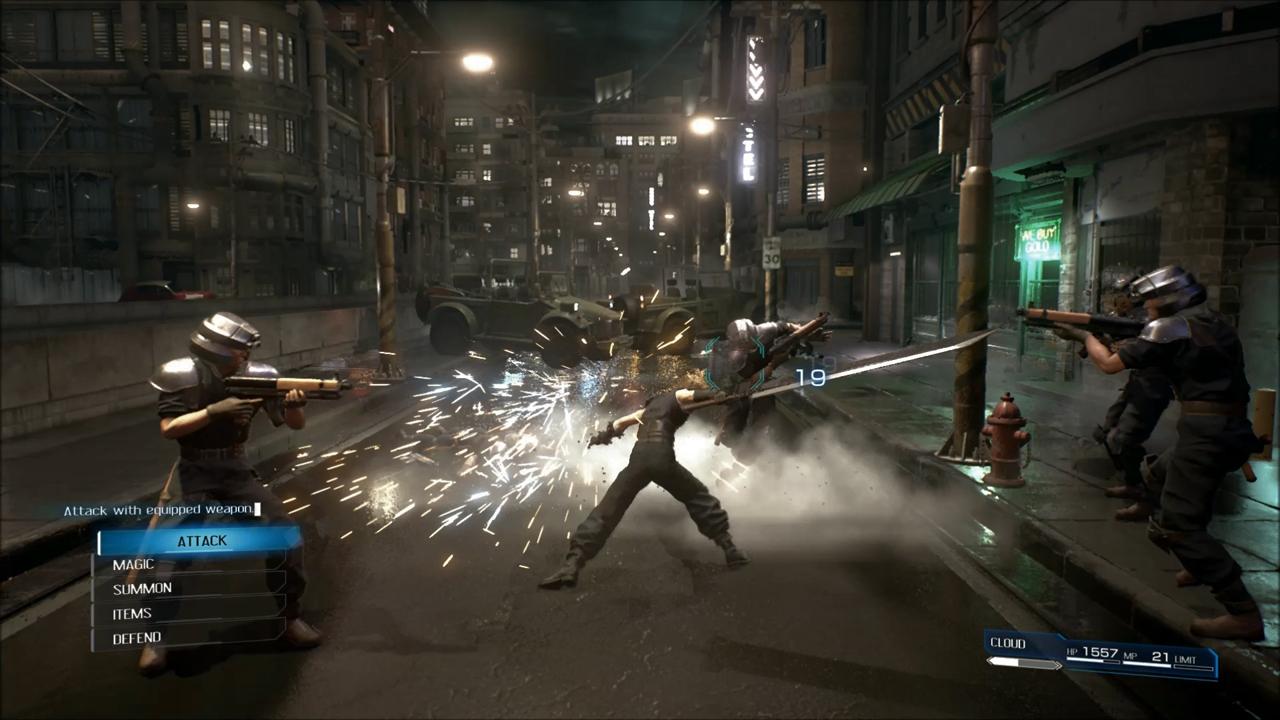The image size is (1280, 720).
Task: Open the MAGIC command menu
Action: [133, 564]
